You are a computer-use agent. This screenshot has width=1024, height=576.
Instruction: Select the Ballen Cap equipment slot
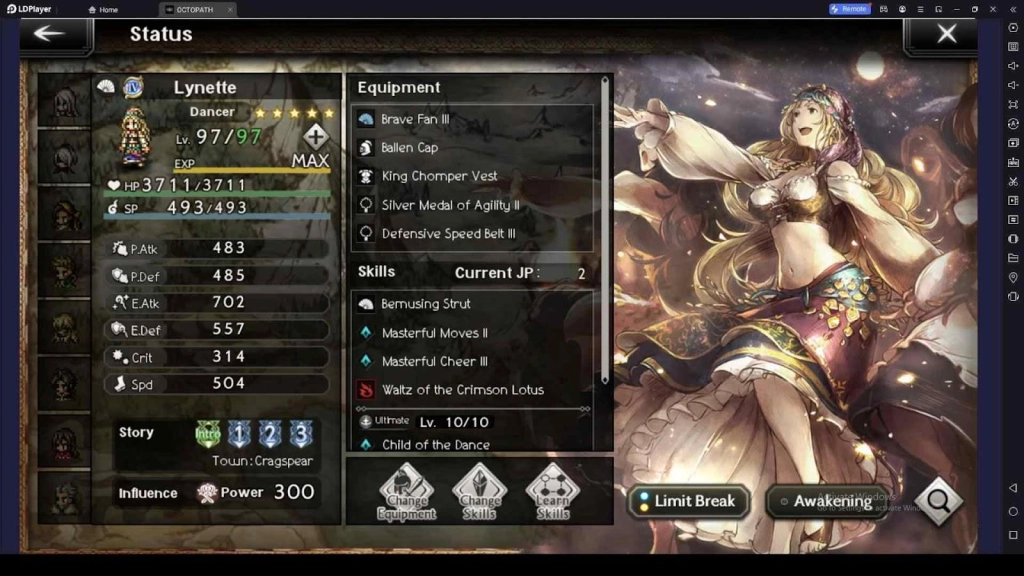click(x=472, y=147)
